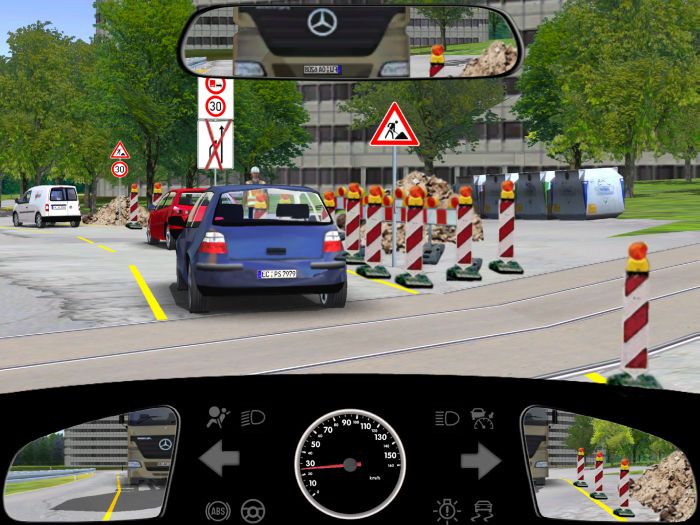Toggle the high beam headlight icon
The image size is (700, 525).
coord(447,417)
